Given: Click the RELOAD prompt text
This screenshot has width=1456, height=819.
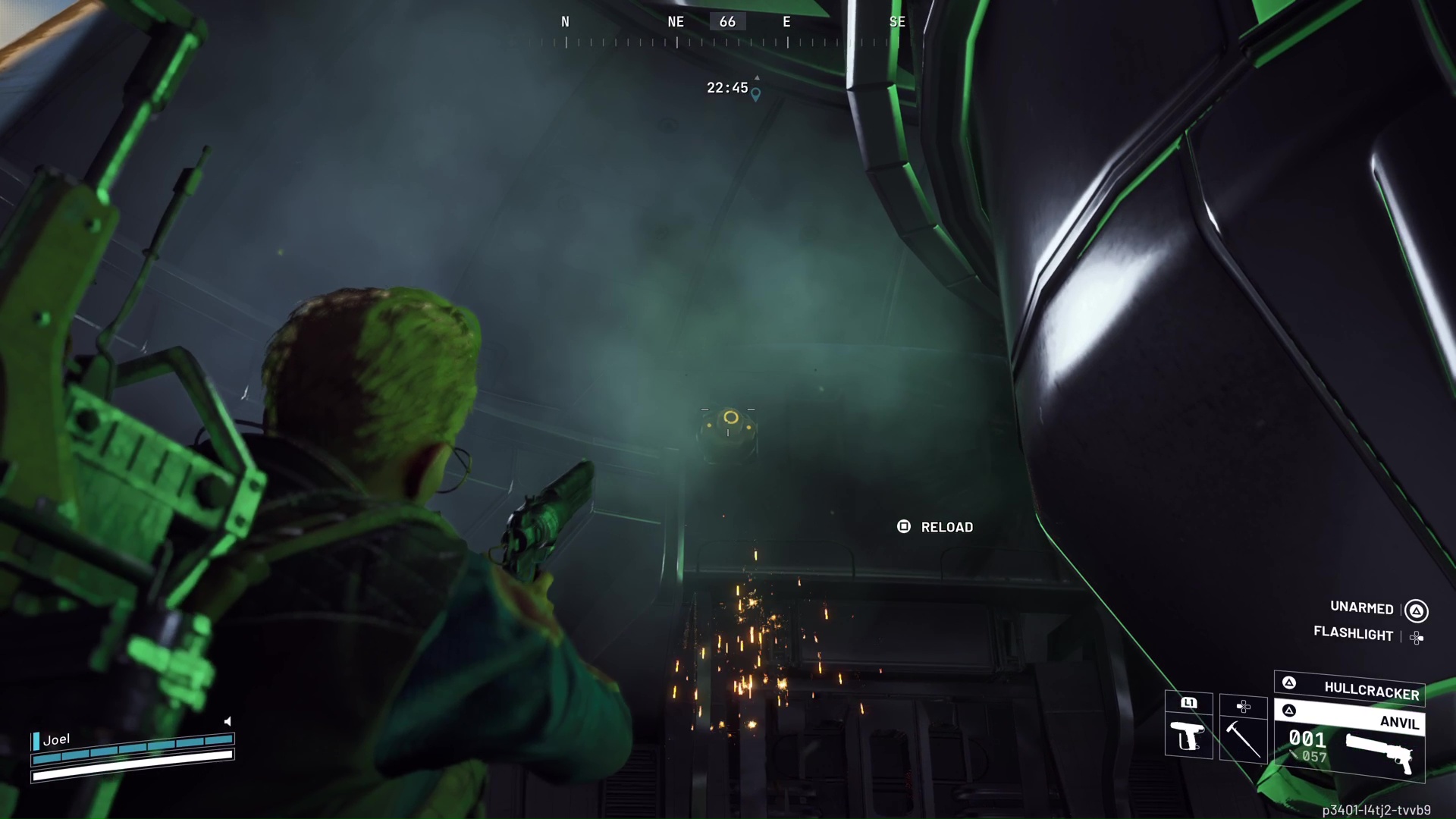Looking at the screenshot, I should (x=946, y=526).
